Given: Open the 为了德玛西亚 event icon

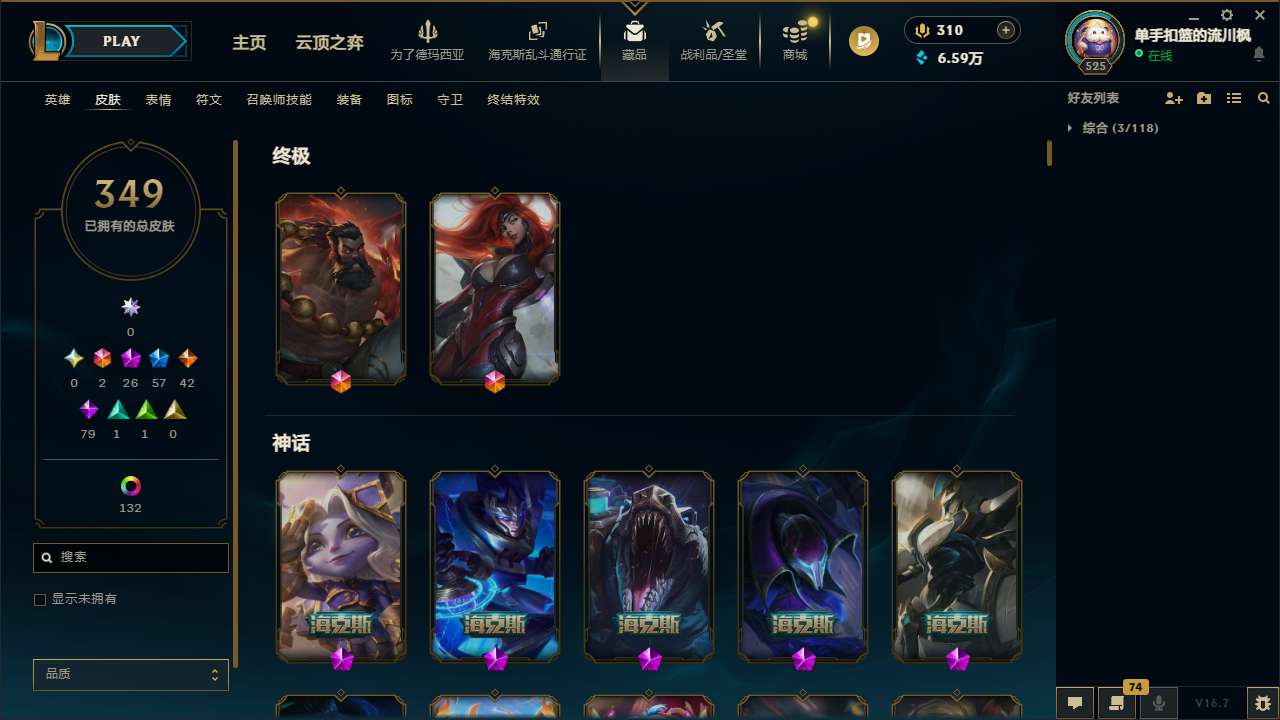Looking at the screenshot, I should 428,40.
